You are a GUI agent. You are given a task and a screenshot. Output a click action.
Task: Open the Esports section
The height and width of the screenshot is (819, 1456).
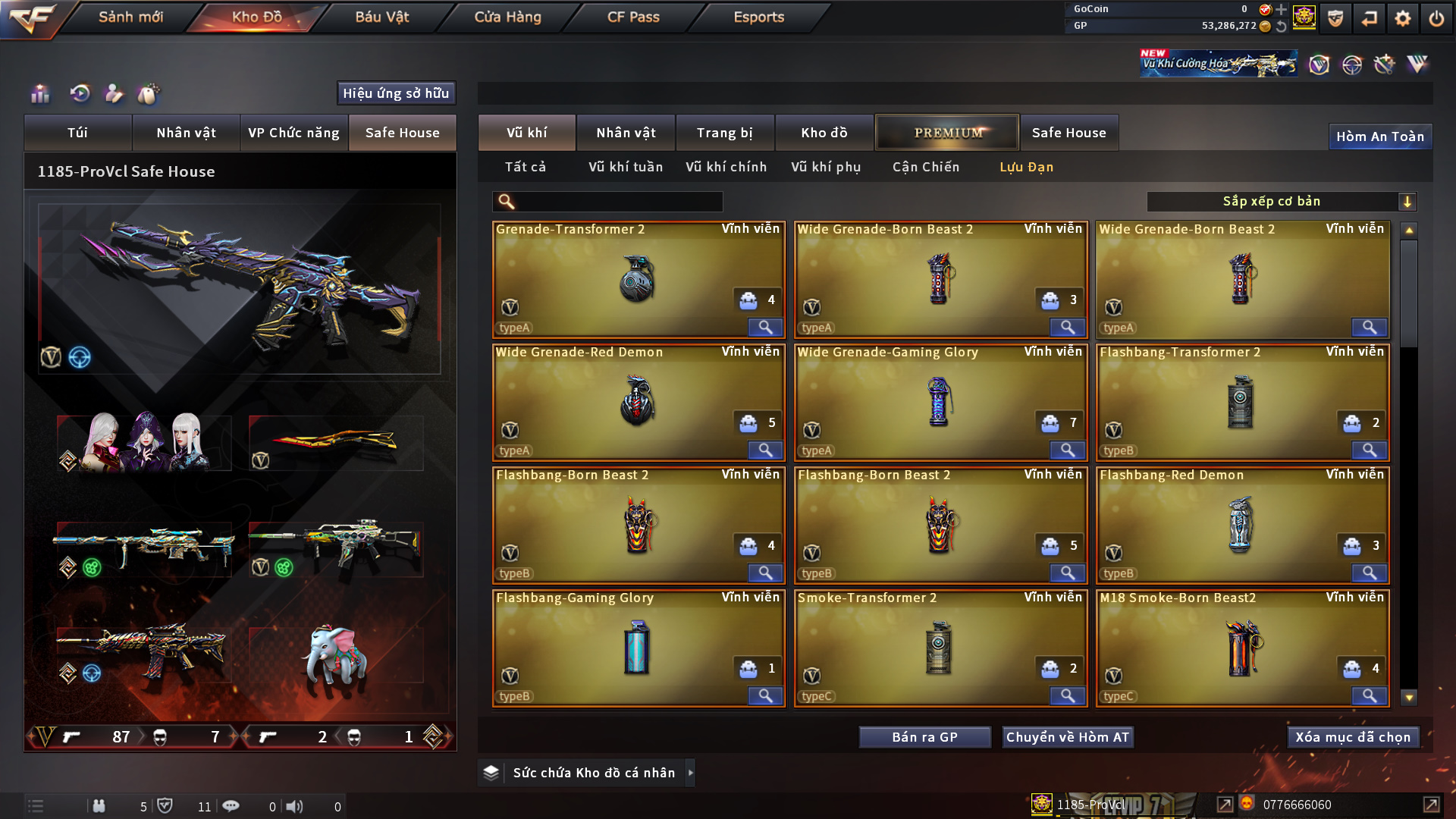pyautogui.click(x=758, y=17)
